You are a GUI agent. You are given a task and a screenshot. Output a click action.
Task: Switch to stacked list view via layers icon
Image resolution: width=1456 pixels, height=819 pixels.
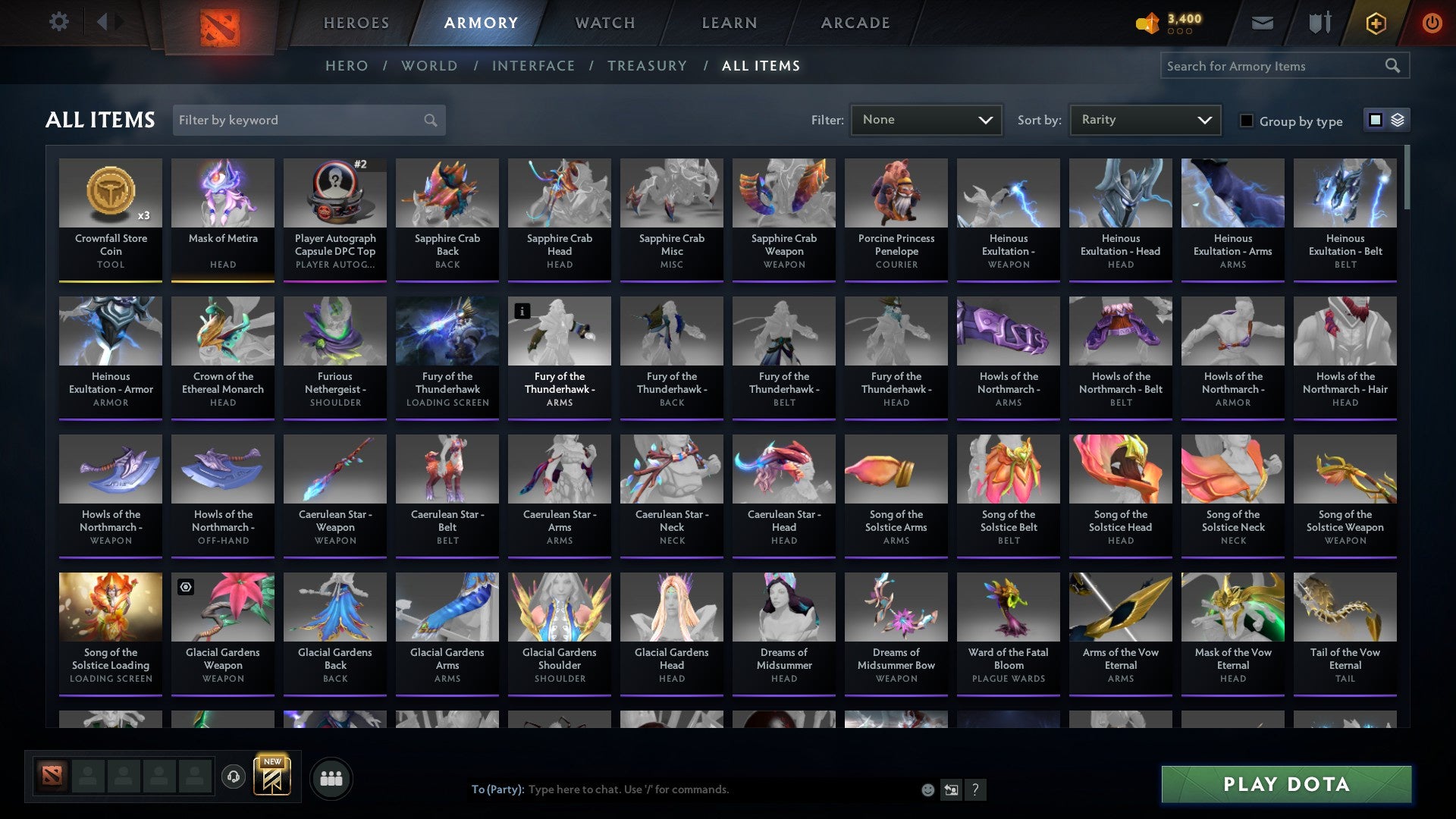click(x=1398, y=120)
